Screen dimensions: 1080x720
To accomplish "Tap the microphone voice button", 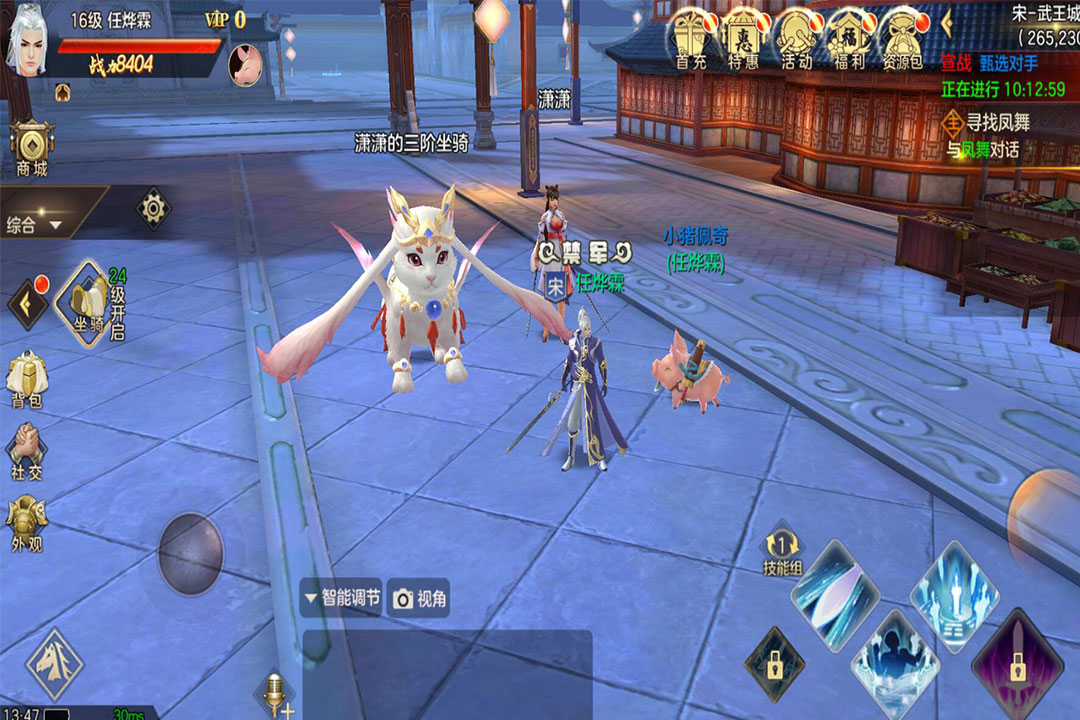I will [272, 692].
